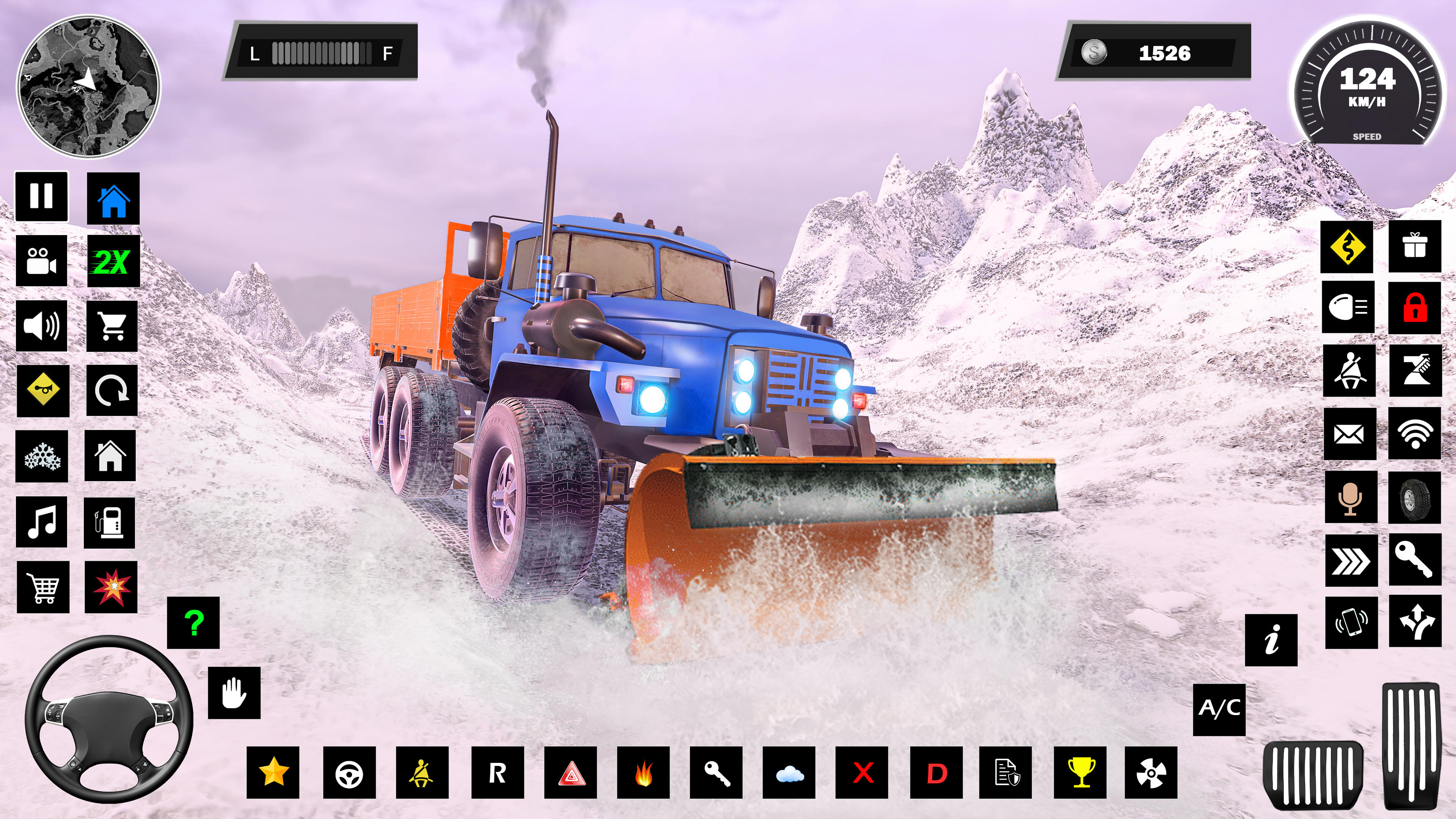1456x819 pixels.
Task: Open the gold trophy achievements
Action: click(1081, 773)
